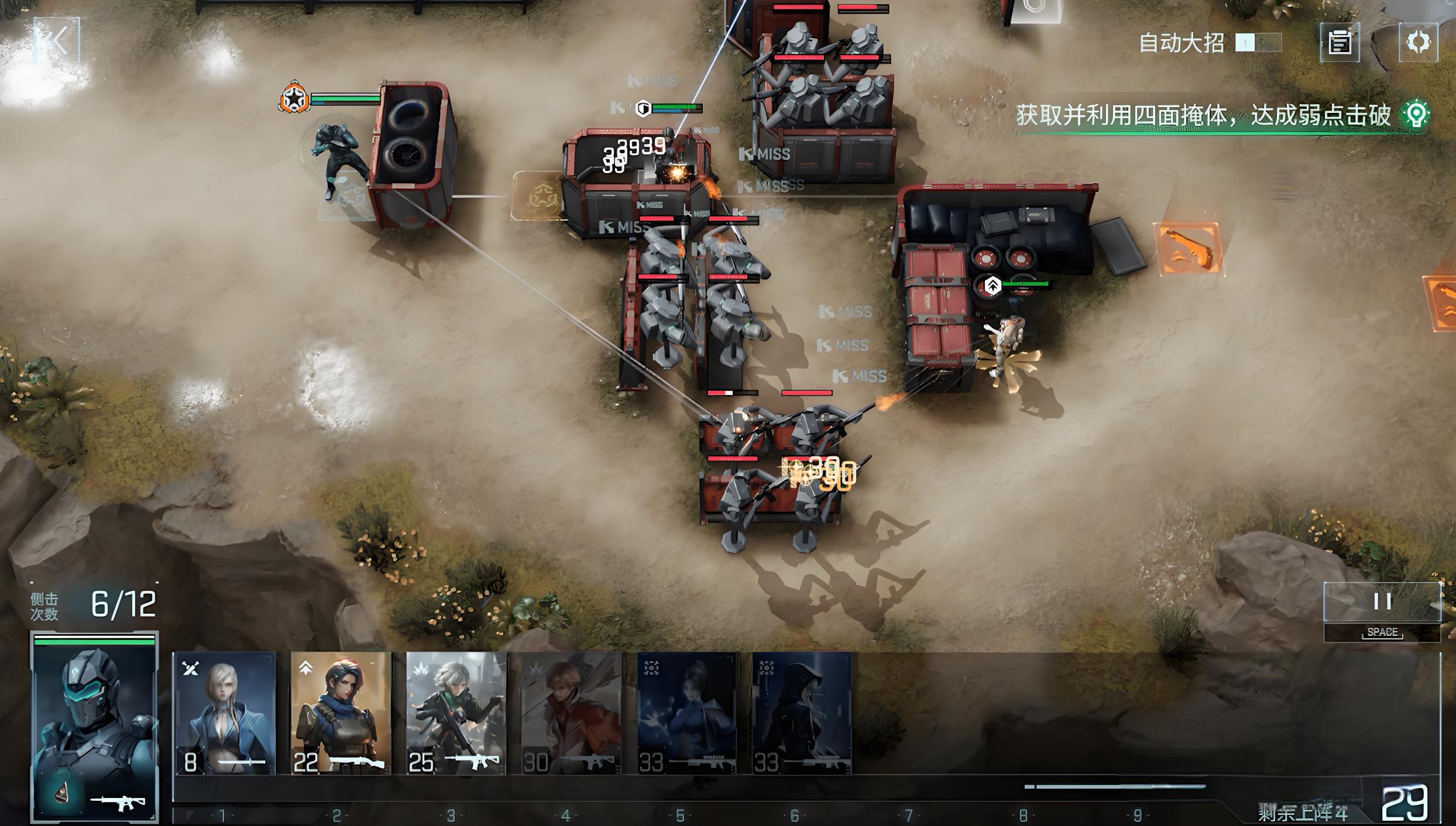Open the settings gear icon

1418,42
